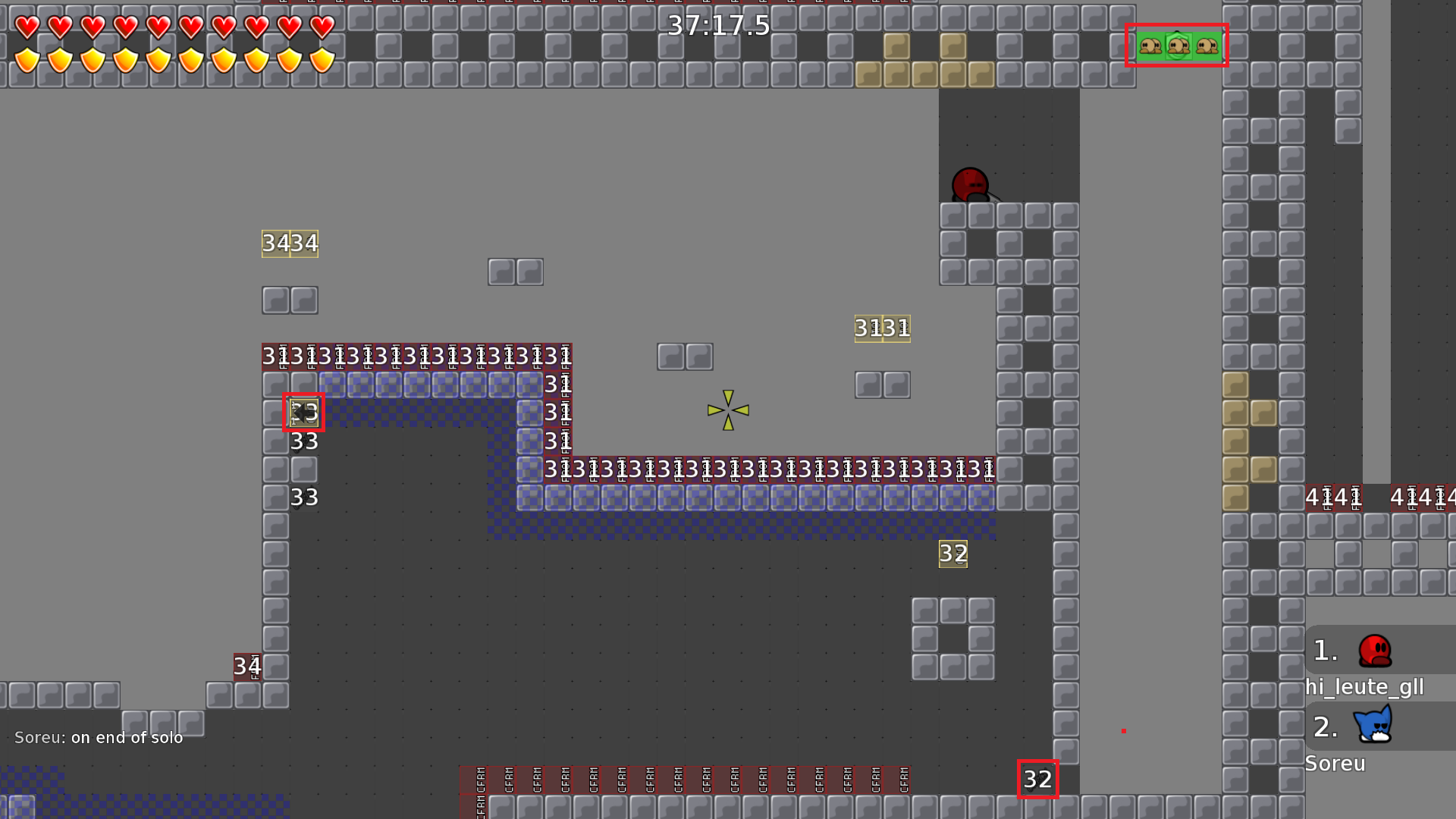This screenshot has width=1456, height=819.
Task: Select the leftmost monkey emote in the green highlight
Action: coord(1150,45)
